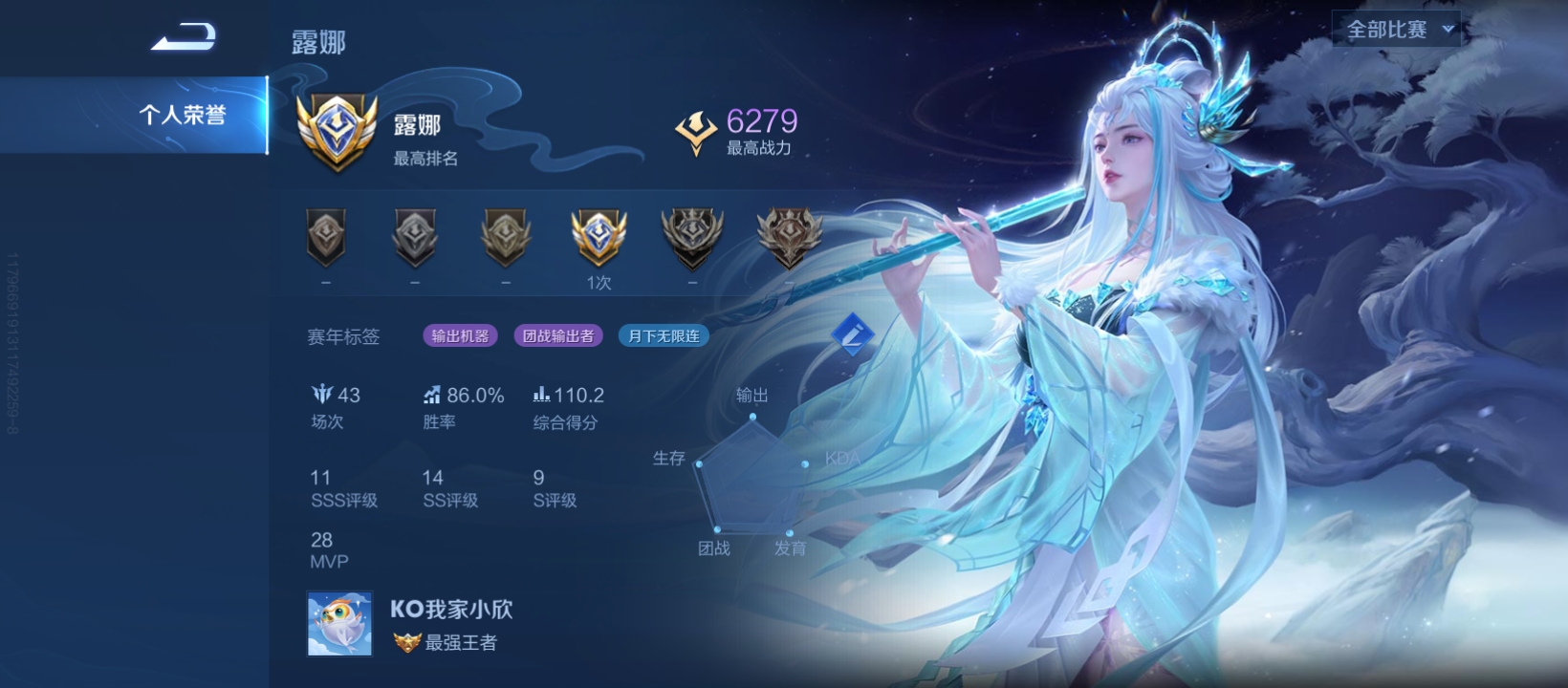1568x688 pixels.
Task: Tap the 团战输出者 season tag
Action: (x=558, y=336)
